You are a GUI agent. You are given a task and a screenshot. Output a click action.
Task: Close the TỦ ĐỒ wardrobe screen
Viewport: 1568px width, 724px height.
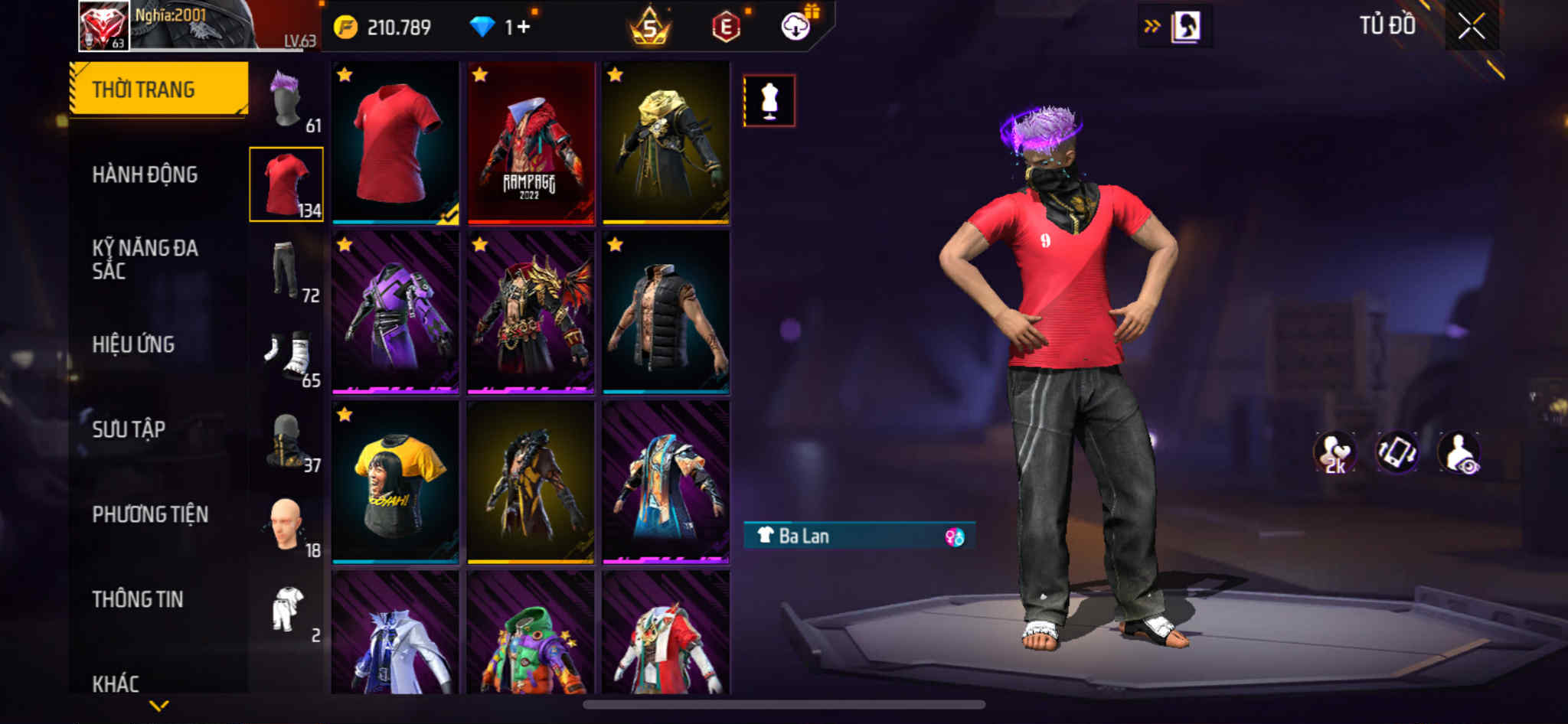click(1471, 27)
